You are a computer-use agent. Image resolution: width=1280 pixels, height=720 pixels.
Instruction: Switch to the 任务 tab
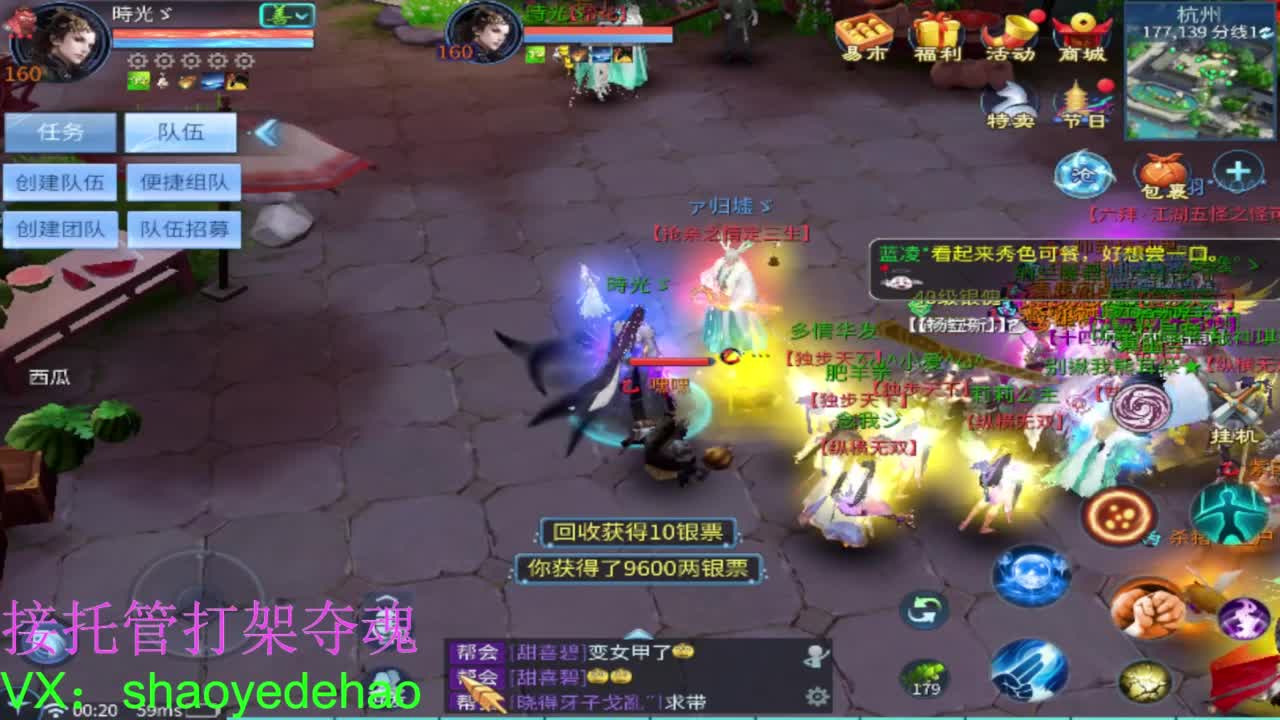coord(61,131)
